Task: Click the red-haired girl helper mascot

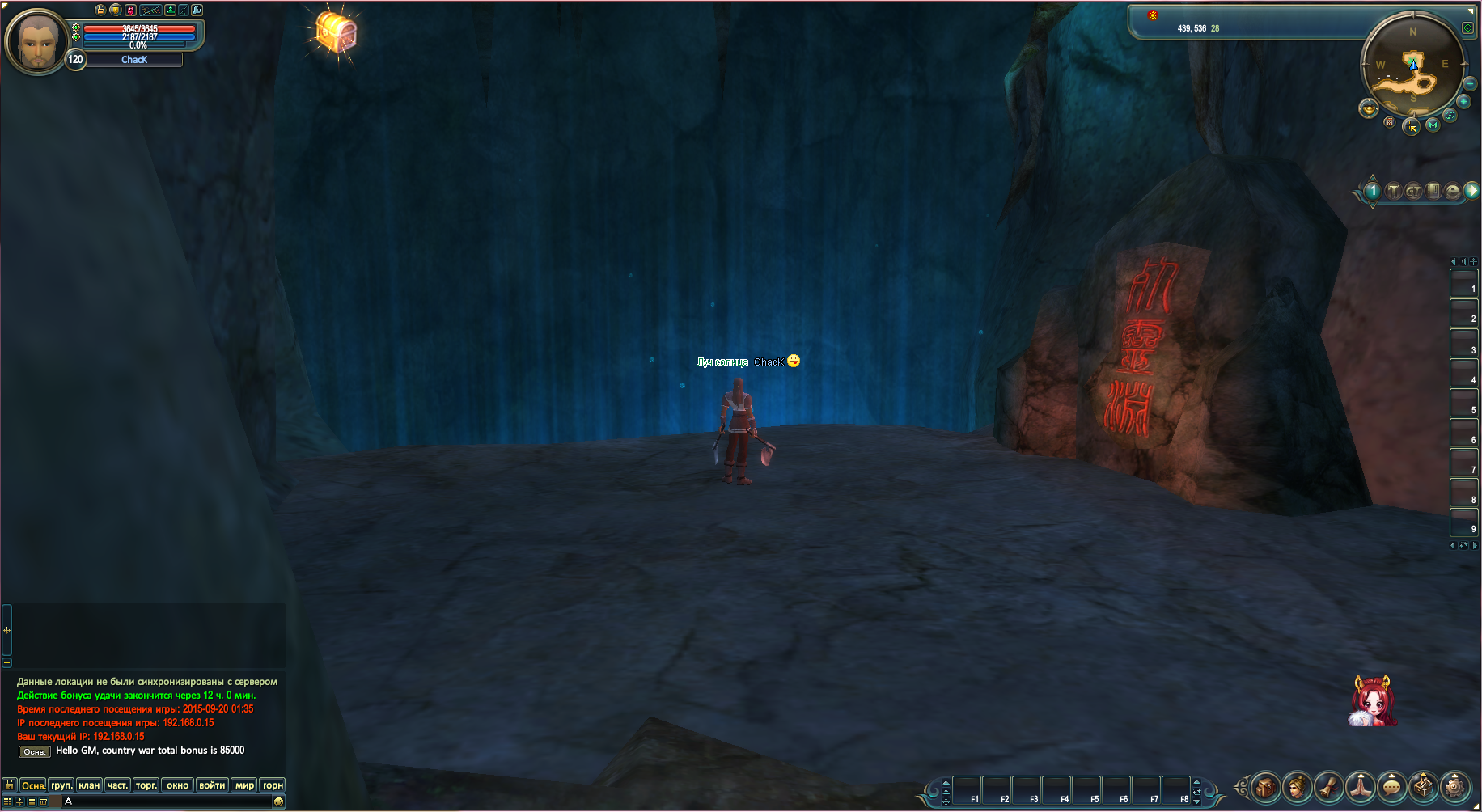Action: (x=1372, y=701)
